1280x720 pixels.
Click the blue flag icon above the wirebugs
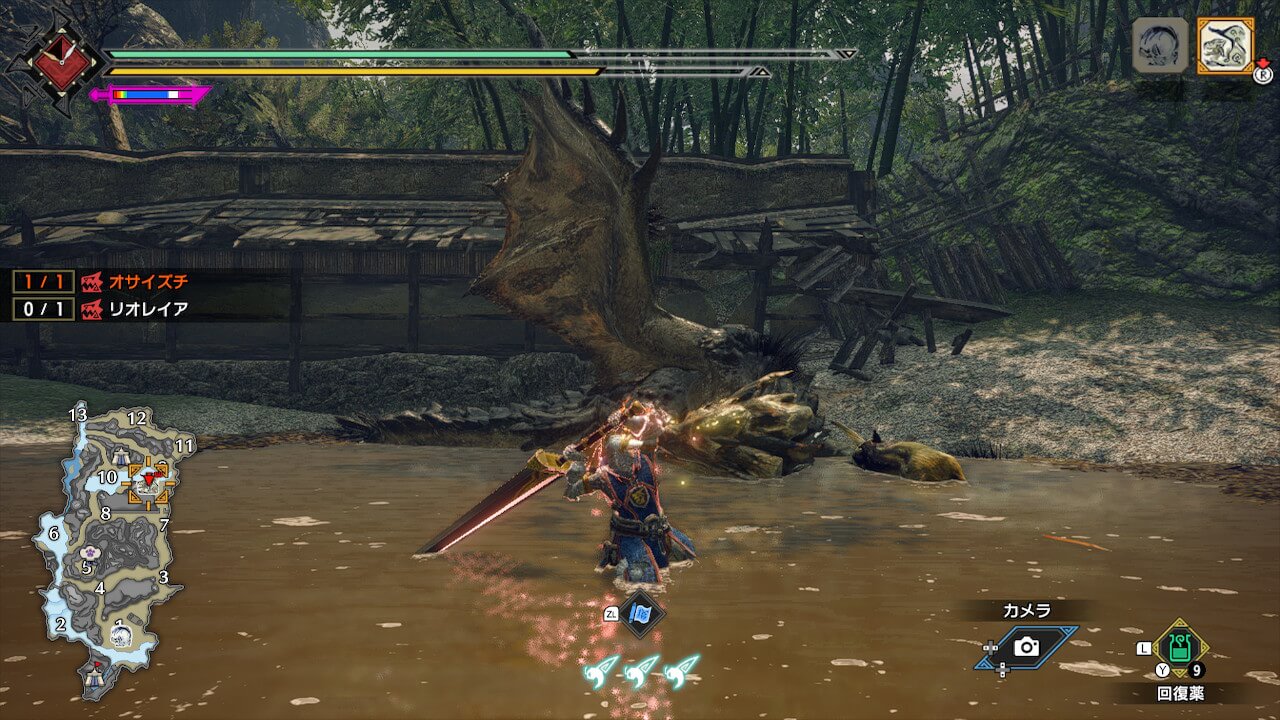[x=641, y=613]
